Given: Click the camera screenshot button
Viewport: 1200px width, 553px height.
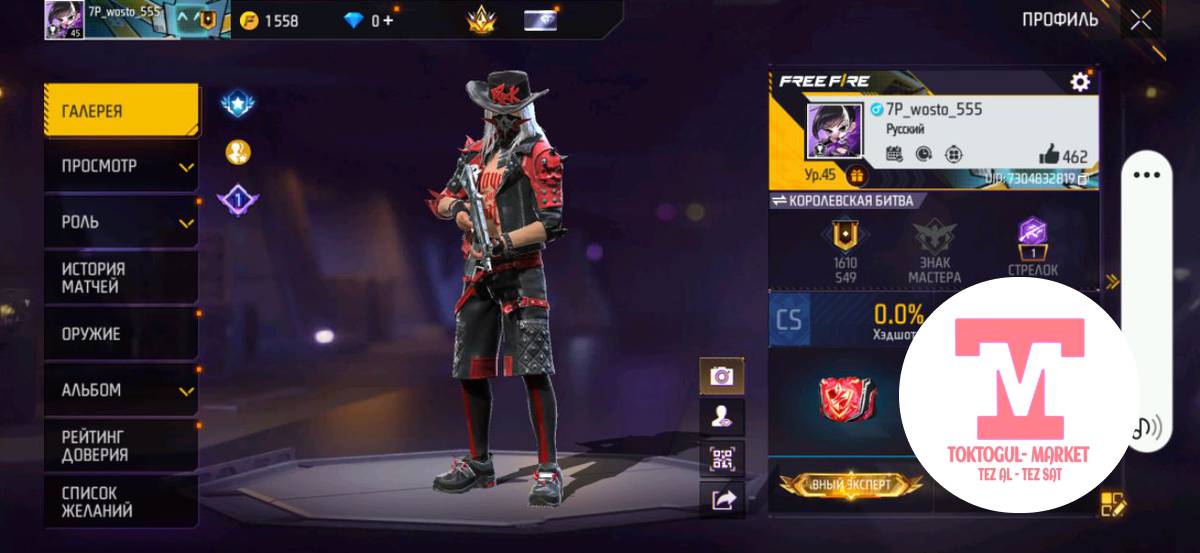Looking at the screenshot, I should click(x=721, y=376).
